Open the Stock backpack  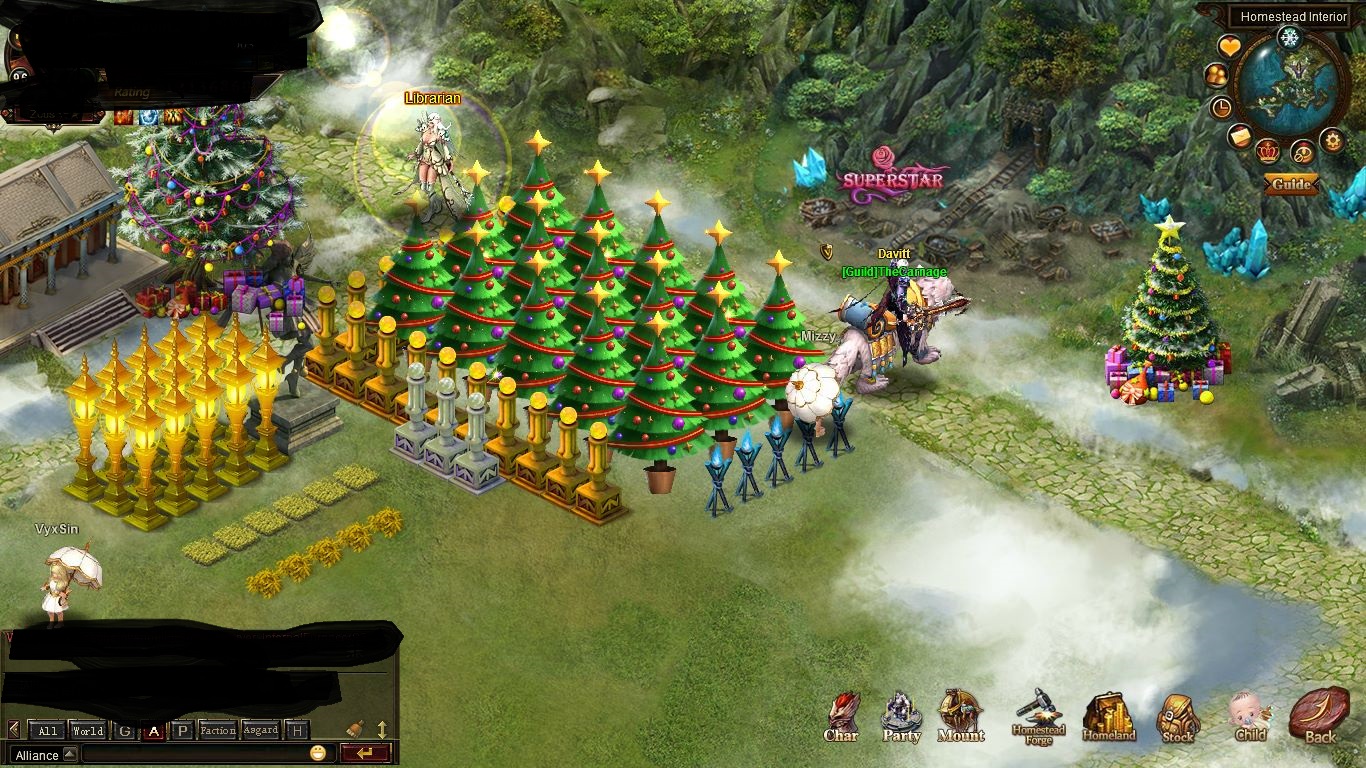tap(1178, 716)
